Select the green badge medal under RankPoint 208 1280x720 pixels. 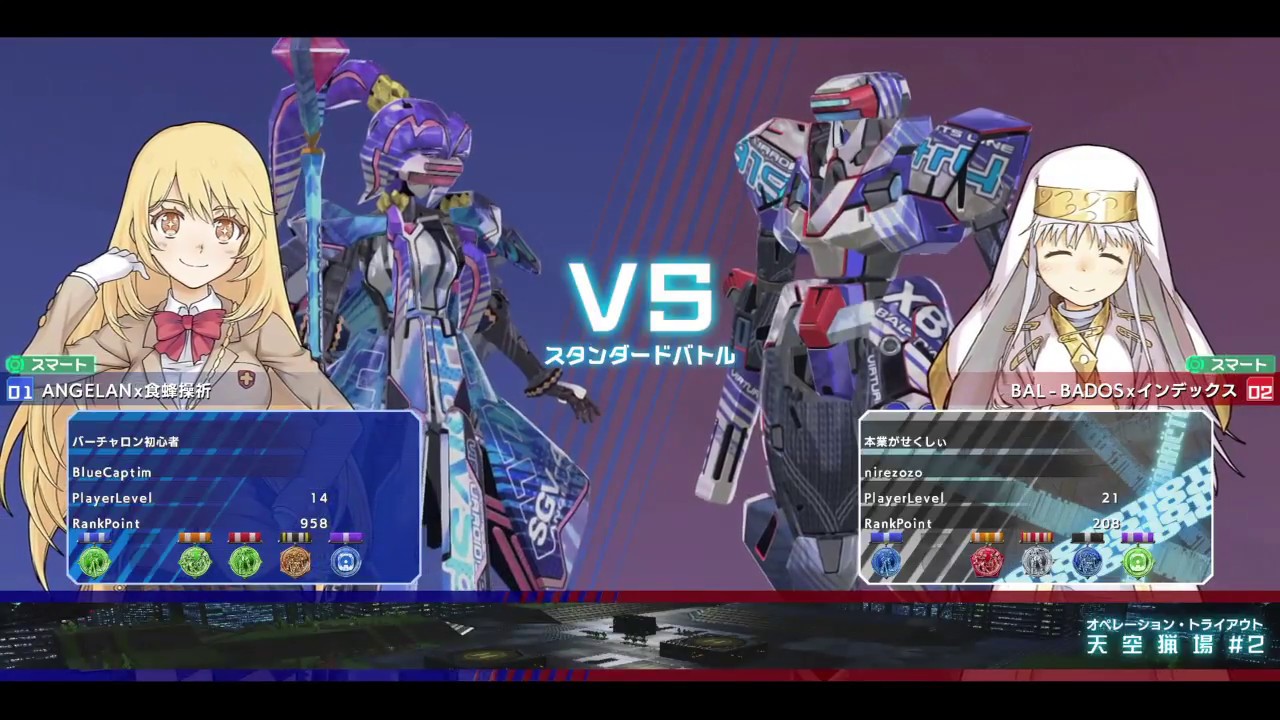[x=1139, y=563]
